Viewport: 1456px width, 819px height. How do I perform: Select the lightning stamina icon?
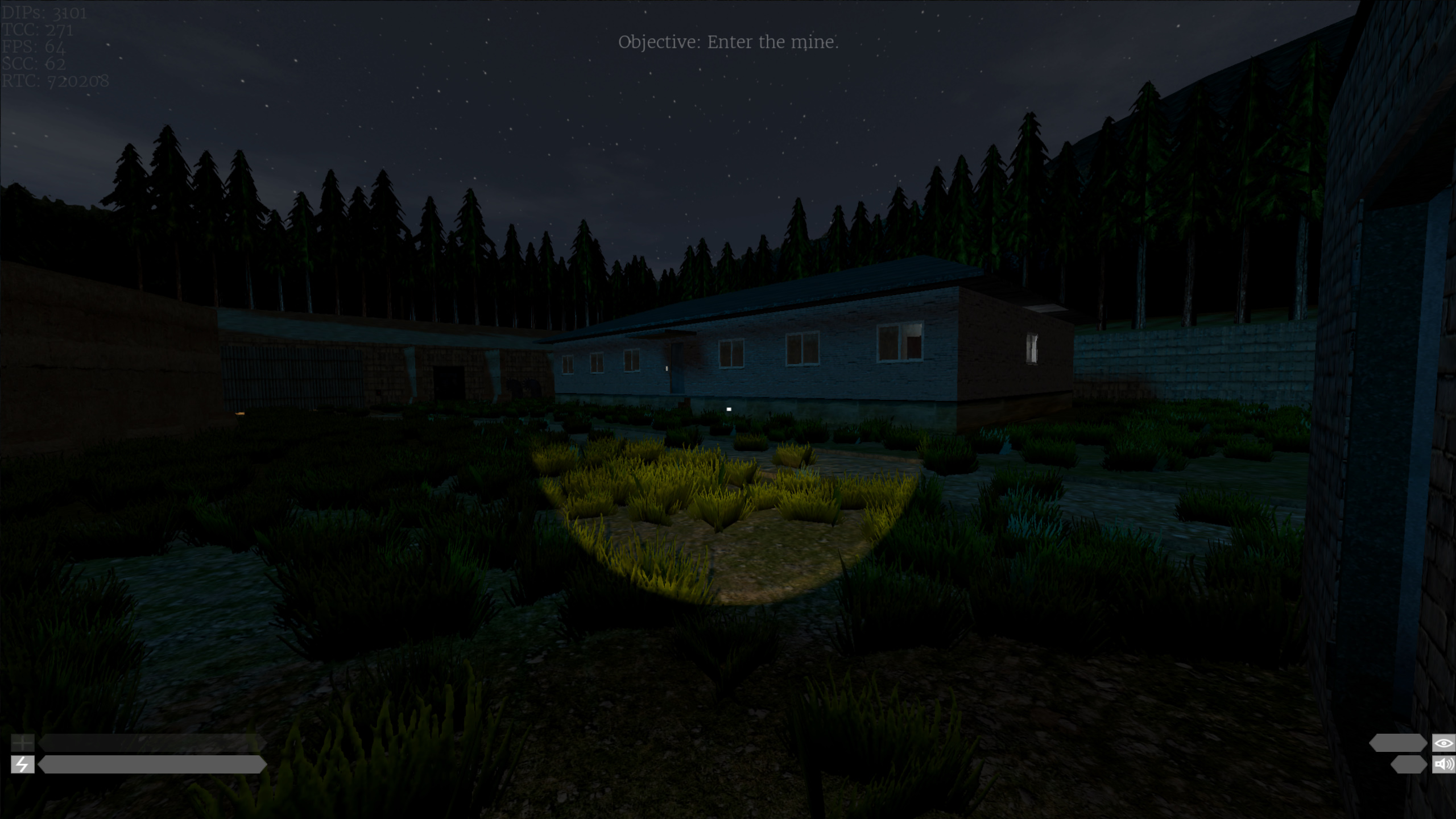(x=23, y=764)
